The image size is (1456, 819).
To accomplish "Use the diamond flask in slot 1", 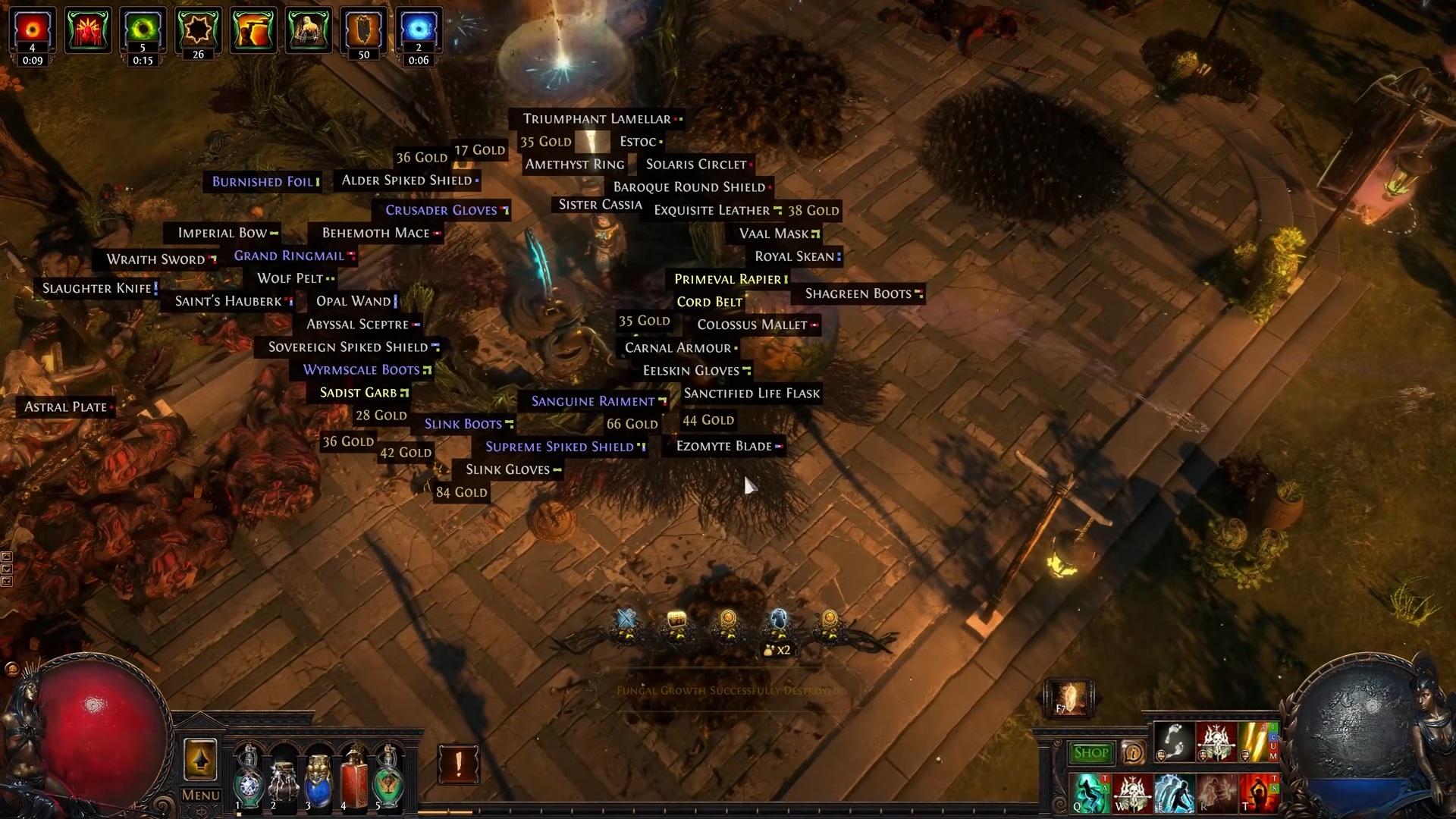I will (248, 777).
